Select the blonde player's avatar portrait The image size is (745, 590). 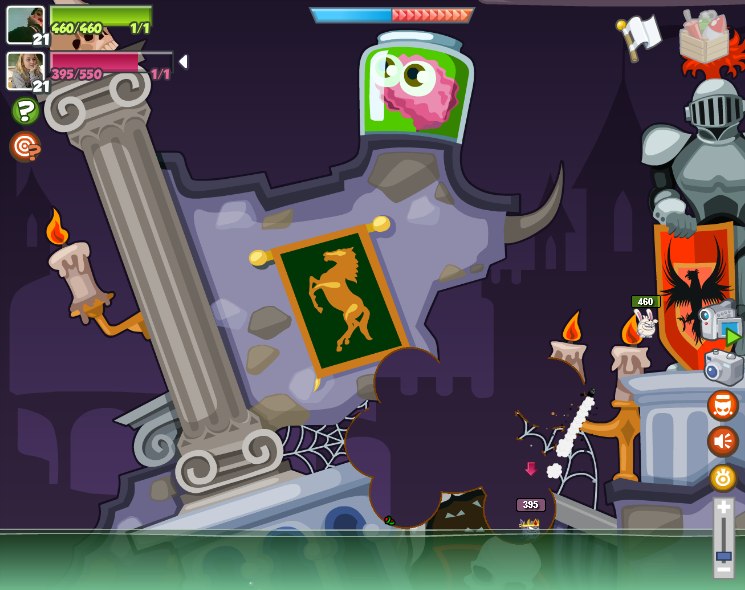click(x=24, y=70)
